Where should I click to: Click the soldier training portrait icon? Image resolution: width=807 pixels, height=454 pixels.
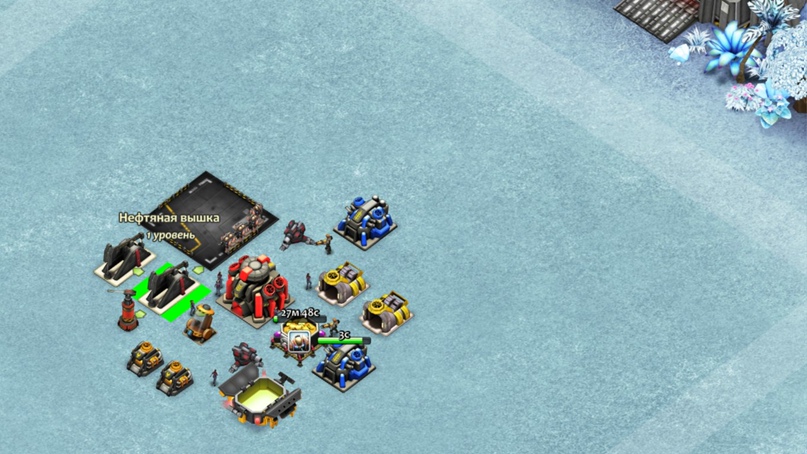coord(298,342)
